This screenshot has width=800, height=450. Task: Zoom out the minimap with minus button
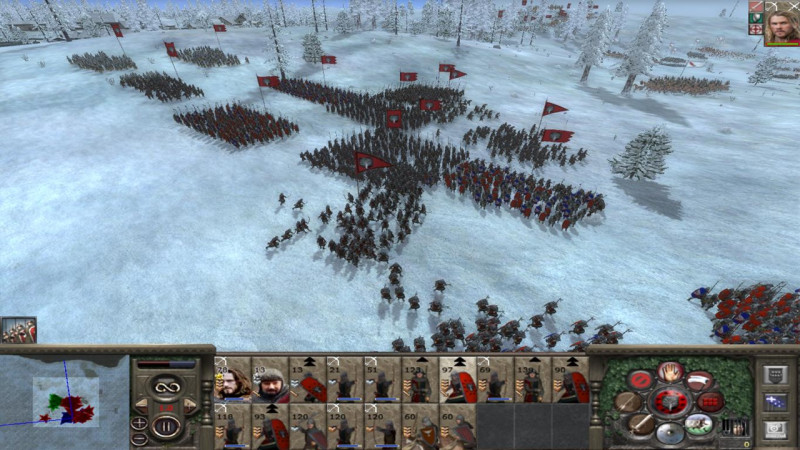(x=139, y=438)
